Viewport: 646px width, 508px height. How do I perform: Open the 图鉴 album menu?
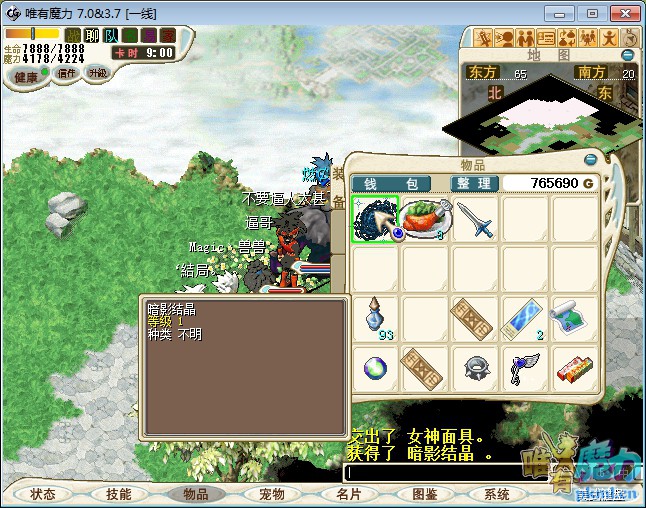424,494
